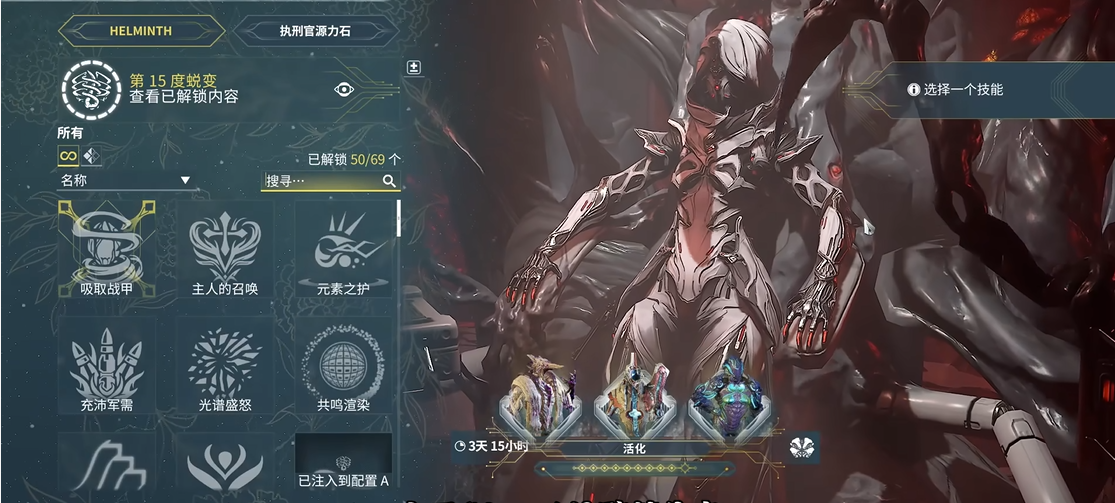Click the 活化 invigoration button
The image size is (1115, 503).
coord(633,448)
